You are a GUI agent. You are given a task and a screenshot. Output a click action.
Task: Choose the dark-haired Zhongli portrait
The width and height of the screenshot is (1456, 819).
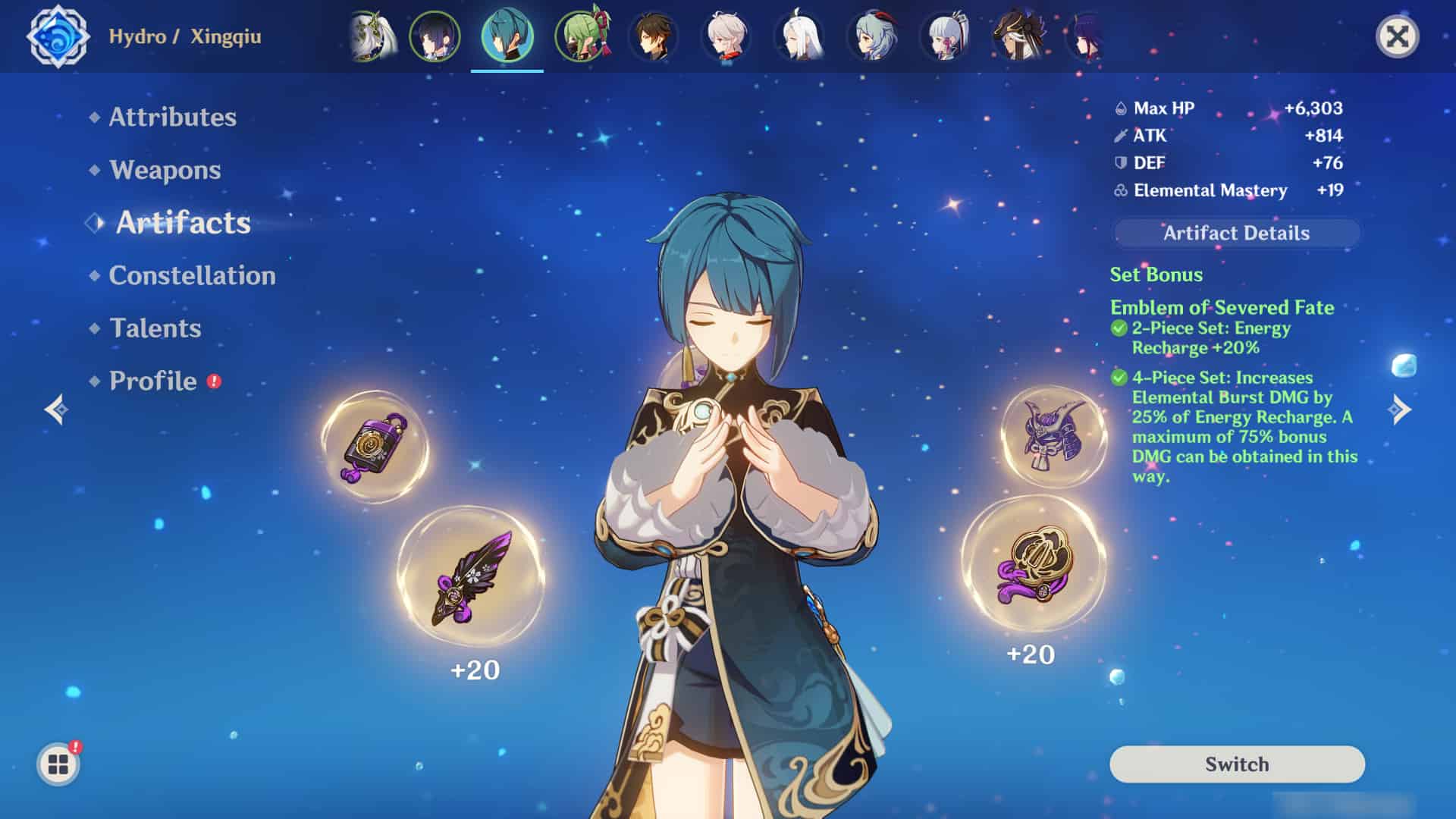(653, 36)
